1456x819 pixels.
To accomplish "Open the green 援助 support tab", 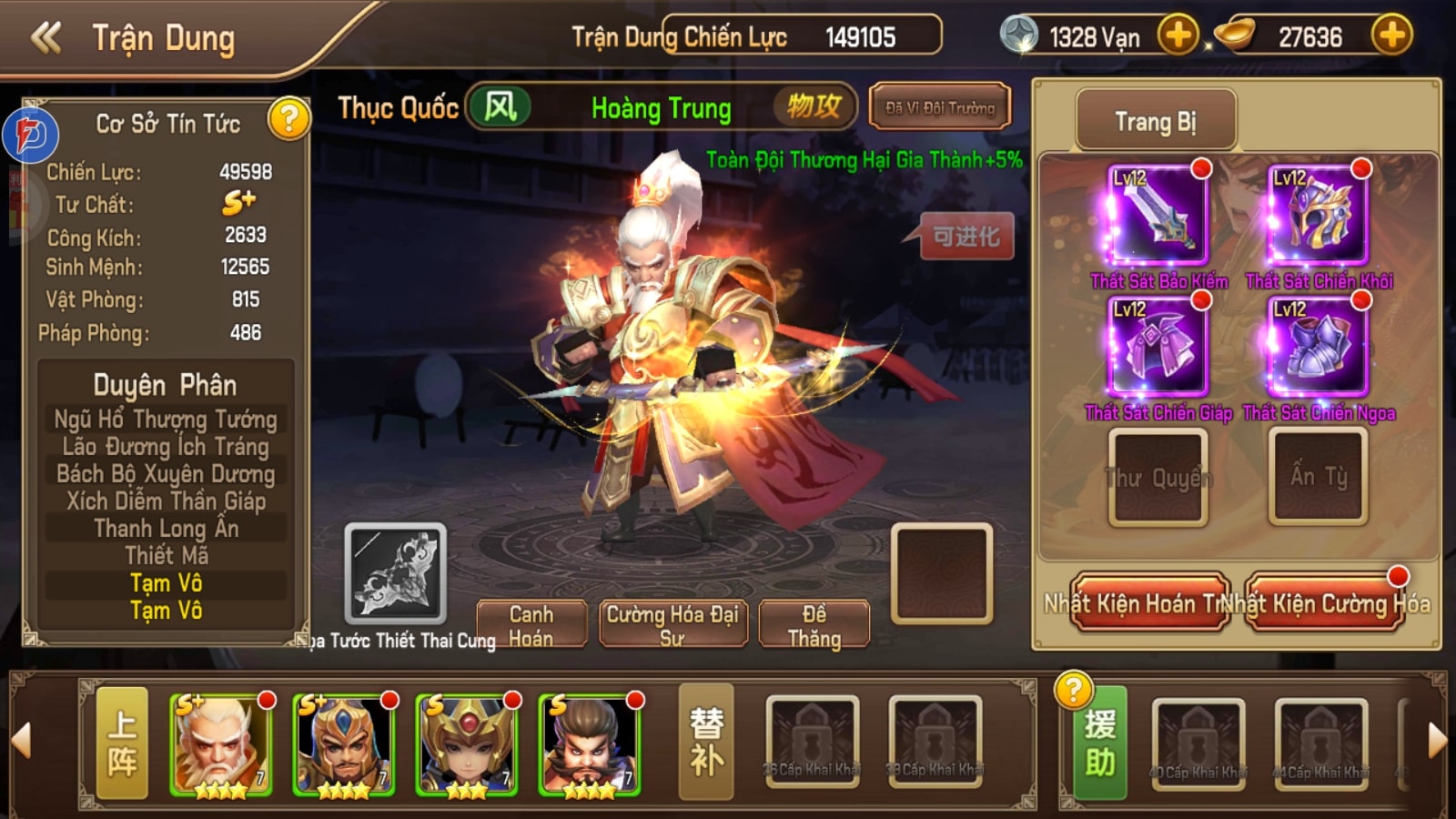I will point(1099,743).
